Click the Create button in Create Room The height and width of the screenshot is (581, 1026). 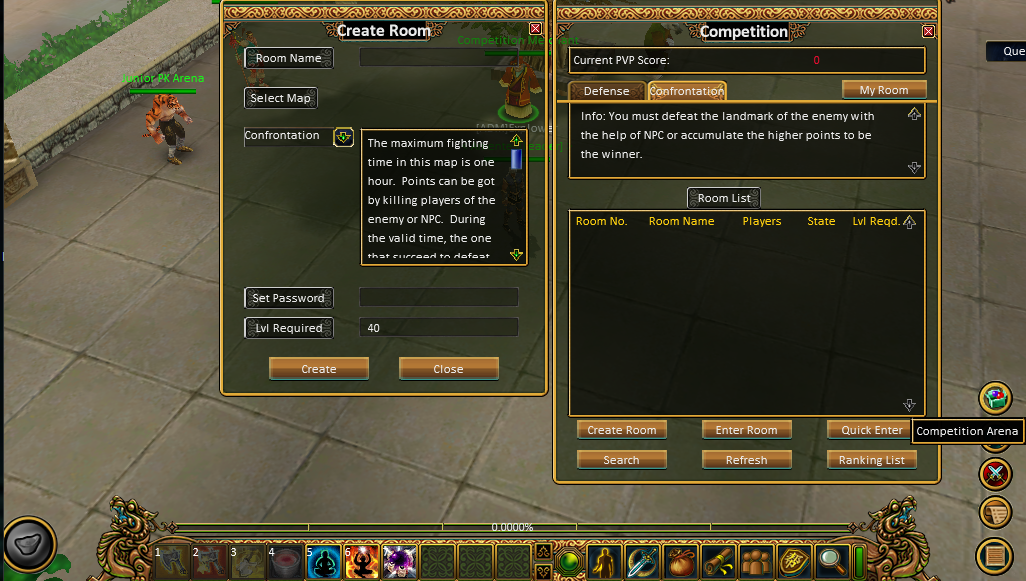pyautogui.click(x=318, y=369)
